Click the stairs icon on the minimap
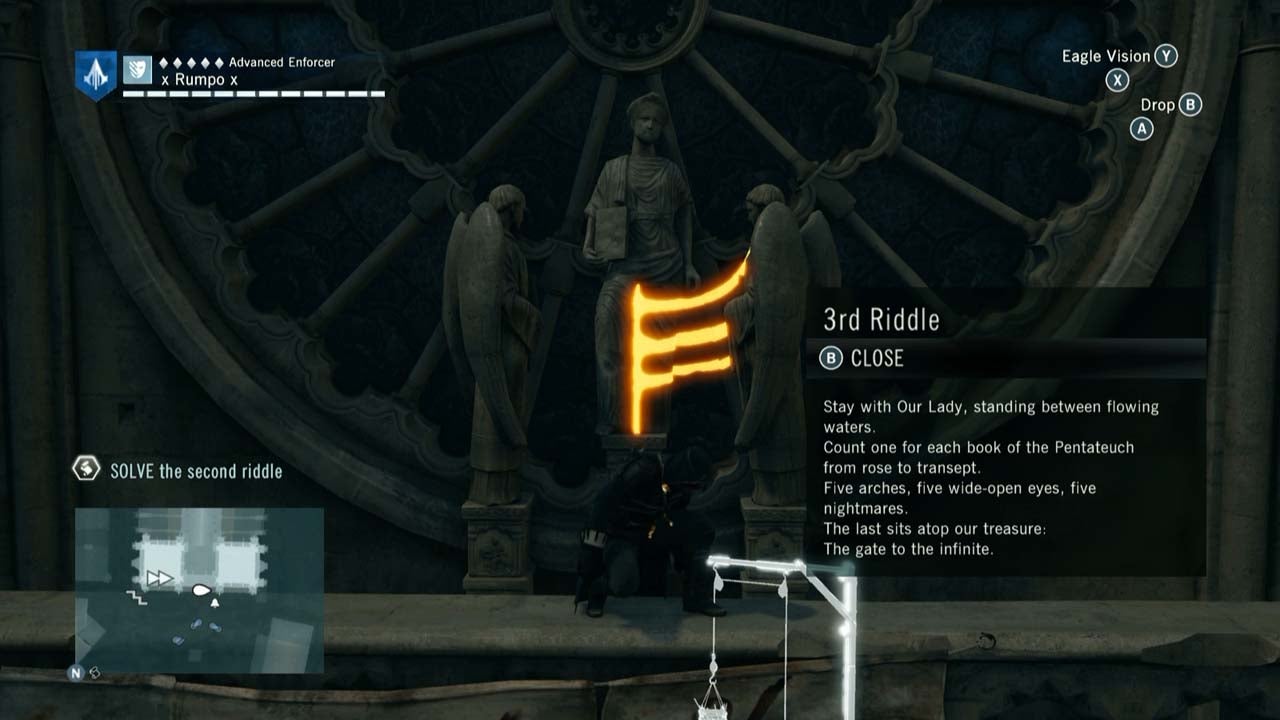Image resolution: width=1280 pixels, height=720 pixels. pos(138,597)
